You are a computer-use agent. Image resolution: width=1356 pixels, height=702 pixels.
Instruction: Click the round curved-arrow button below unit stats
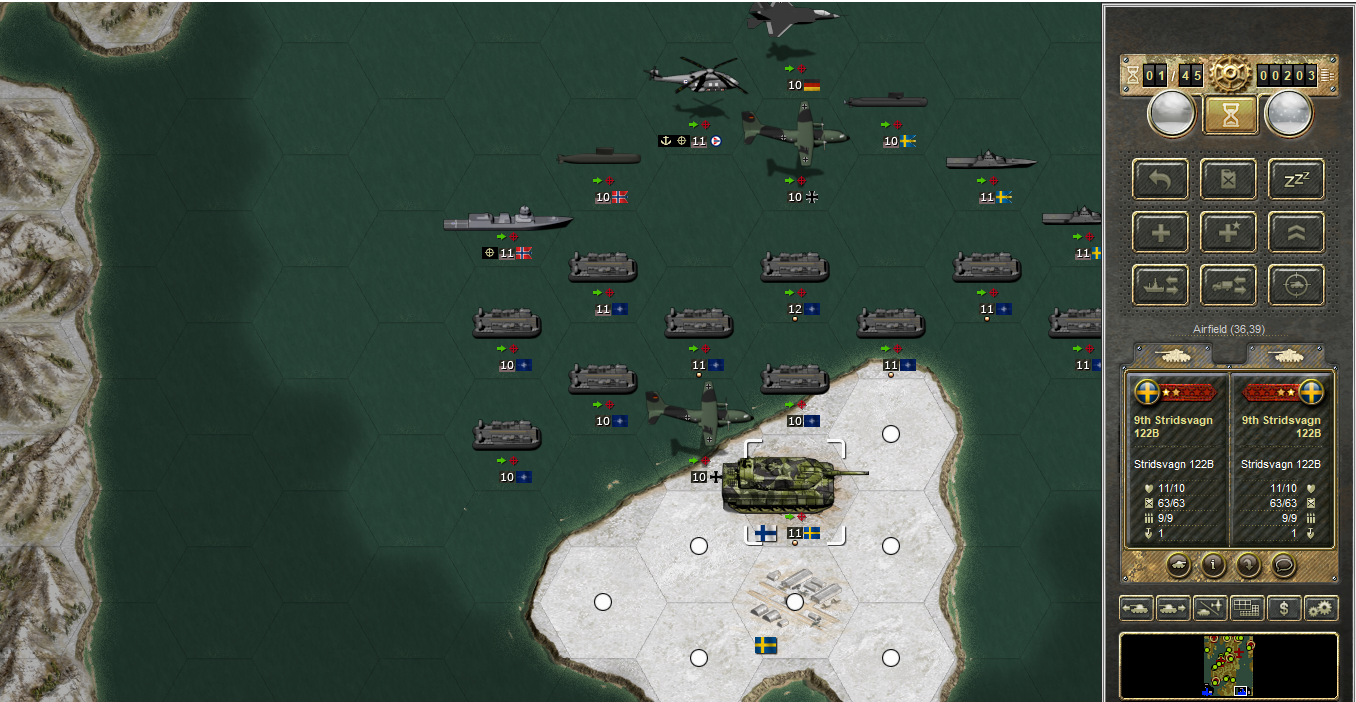pos(1248,565)
